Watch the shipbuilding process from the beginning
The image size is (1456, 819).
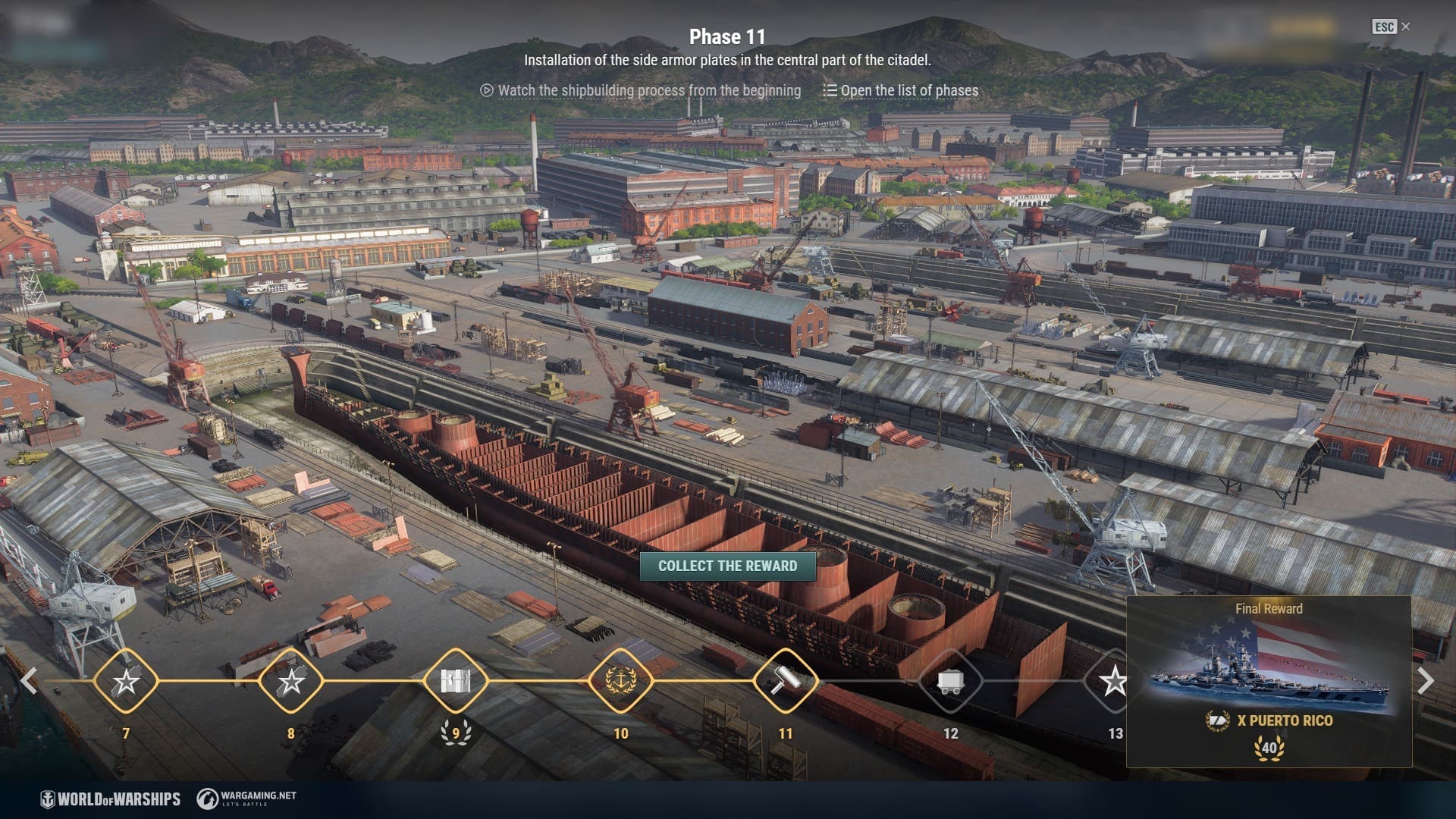pos(641,91)
